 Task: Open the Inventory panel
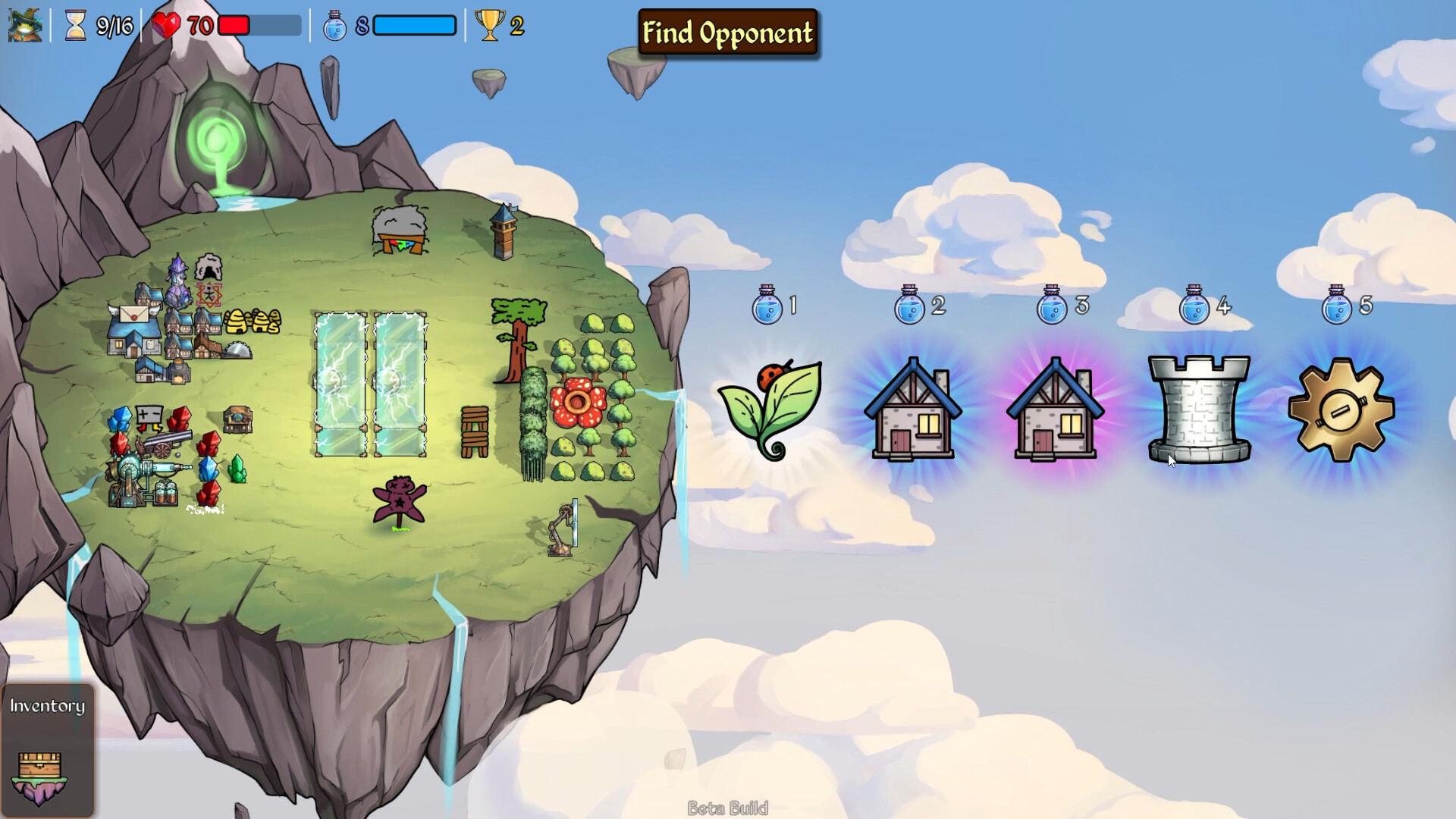coord(47,707)
